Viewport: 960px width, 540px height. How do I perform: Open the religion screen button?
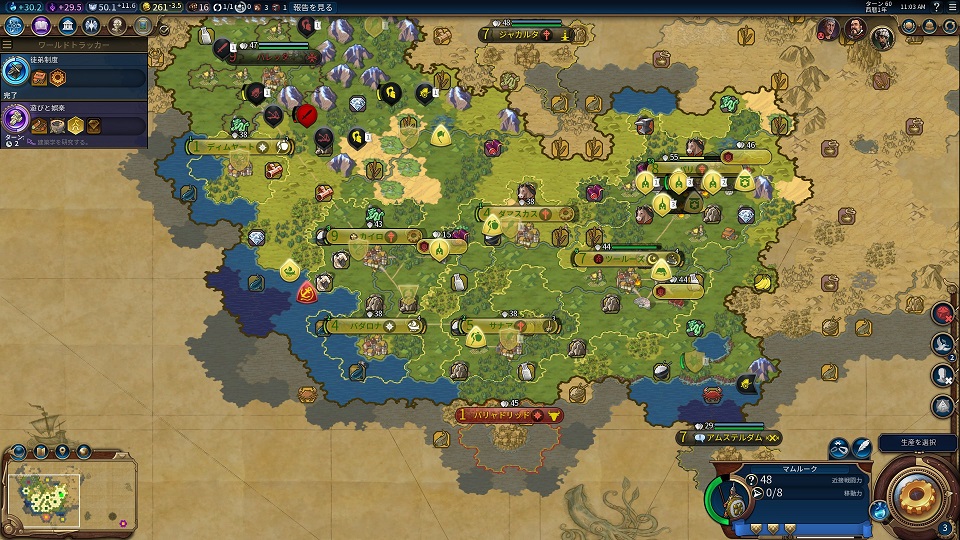[93, 26]
